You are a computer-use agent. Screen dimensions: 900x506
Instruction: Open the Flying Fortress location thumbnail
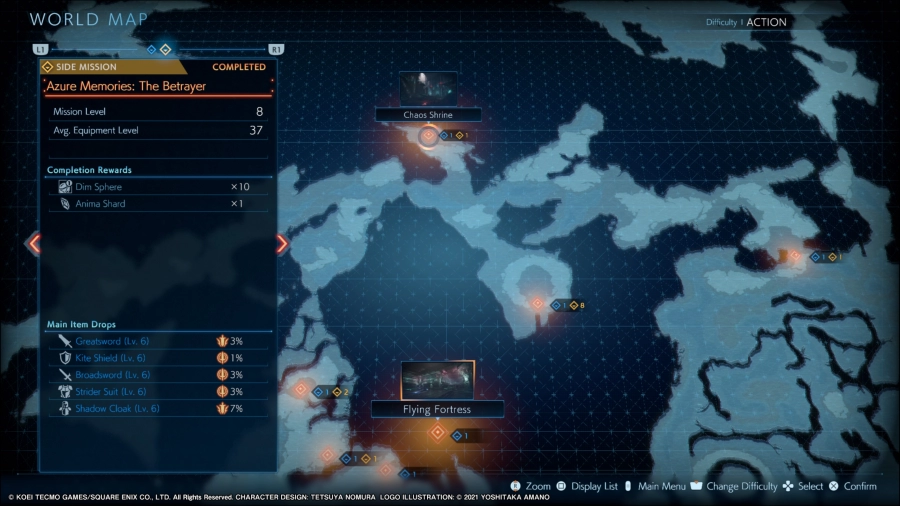tap(437, 380)
